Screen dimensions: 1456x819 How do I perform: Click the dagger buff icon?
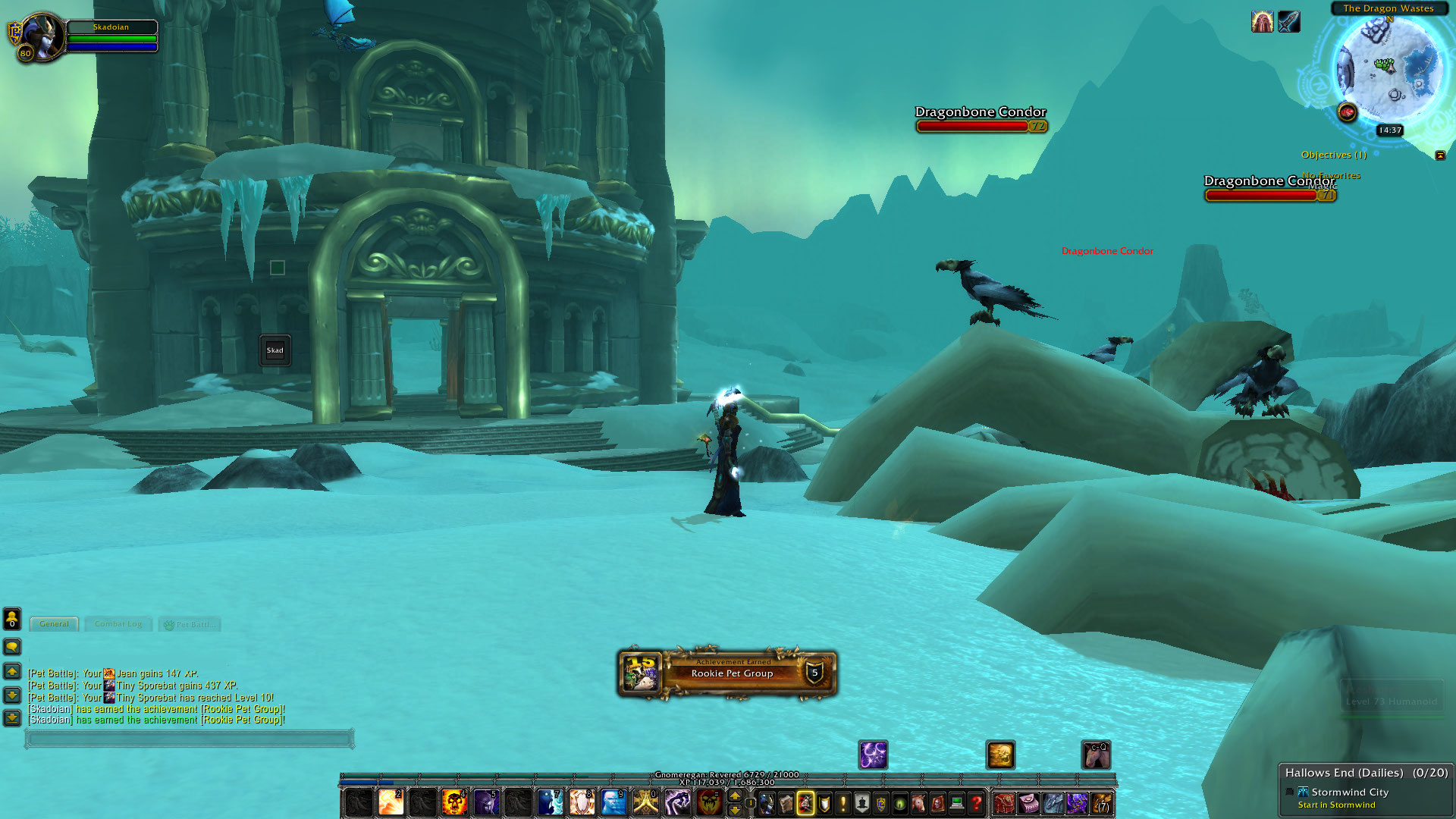click(1288, 21)
